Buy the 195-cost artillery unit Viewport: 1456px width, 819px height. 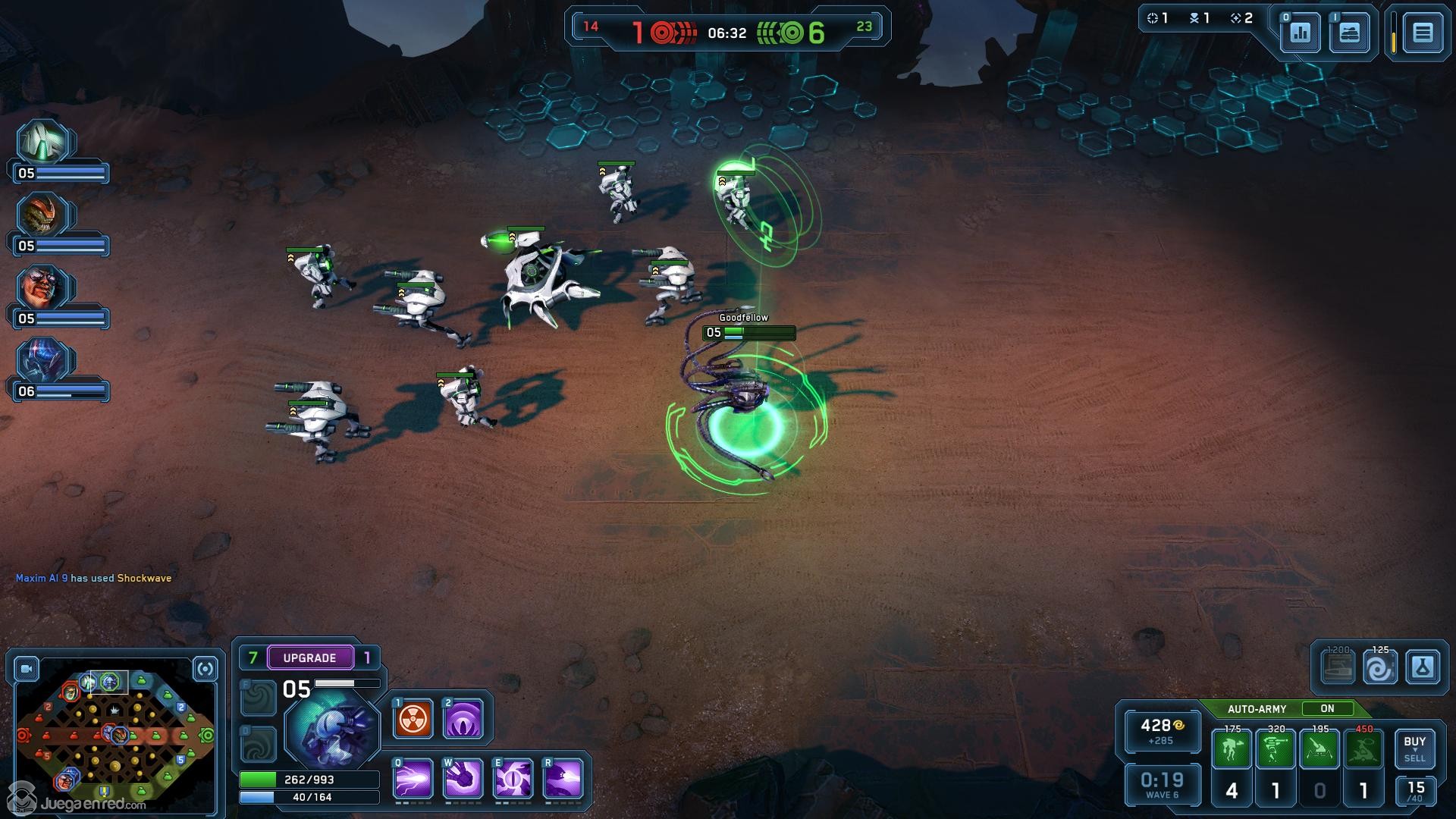(x=1319, y=749)
